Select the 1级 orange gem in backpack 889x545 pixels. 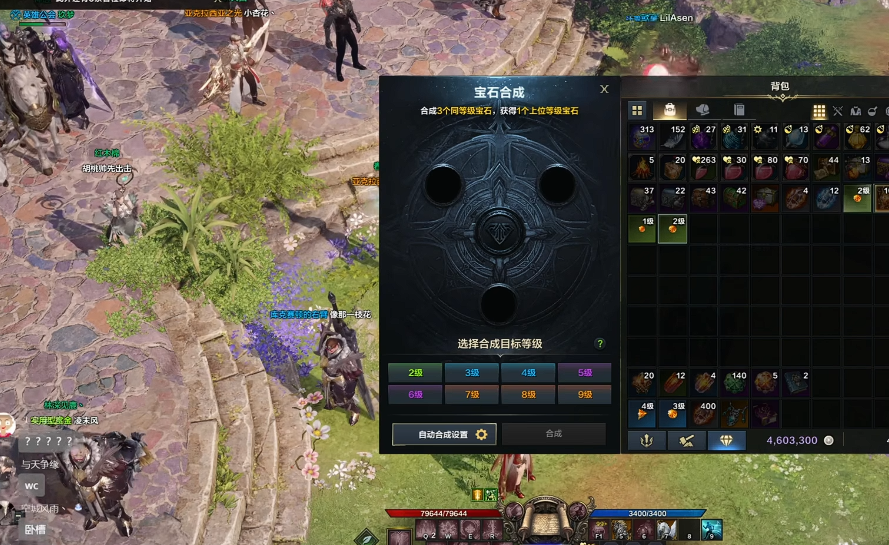tap(642, 229)
